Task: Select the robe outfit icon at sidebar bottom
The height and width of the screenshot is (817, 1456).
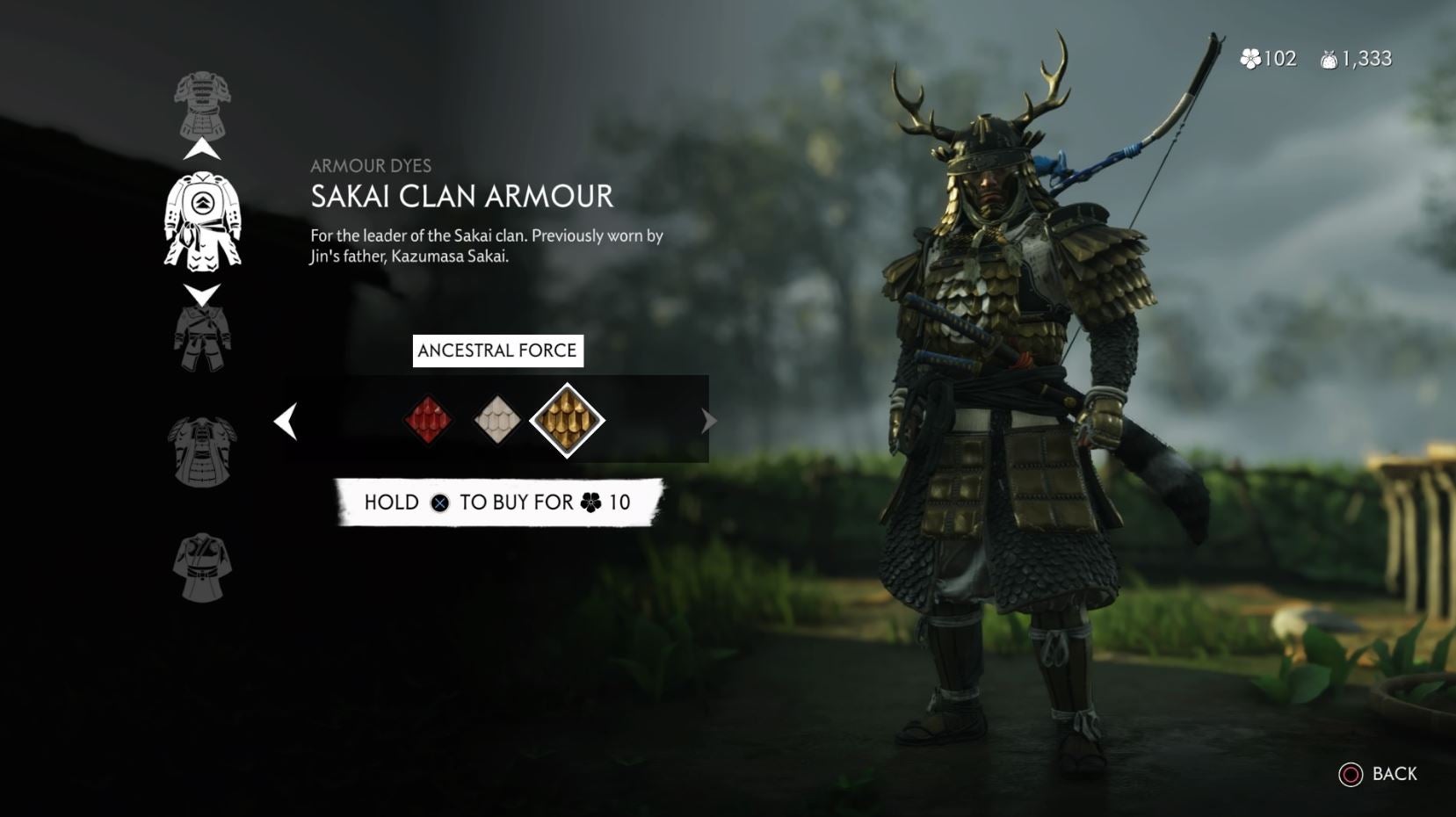Action: tap(204, 567)
